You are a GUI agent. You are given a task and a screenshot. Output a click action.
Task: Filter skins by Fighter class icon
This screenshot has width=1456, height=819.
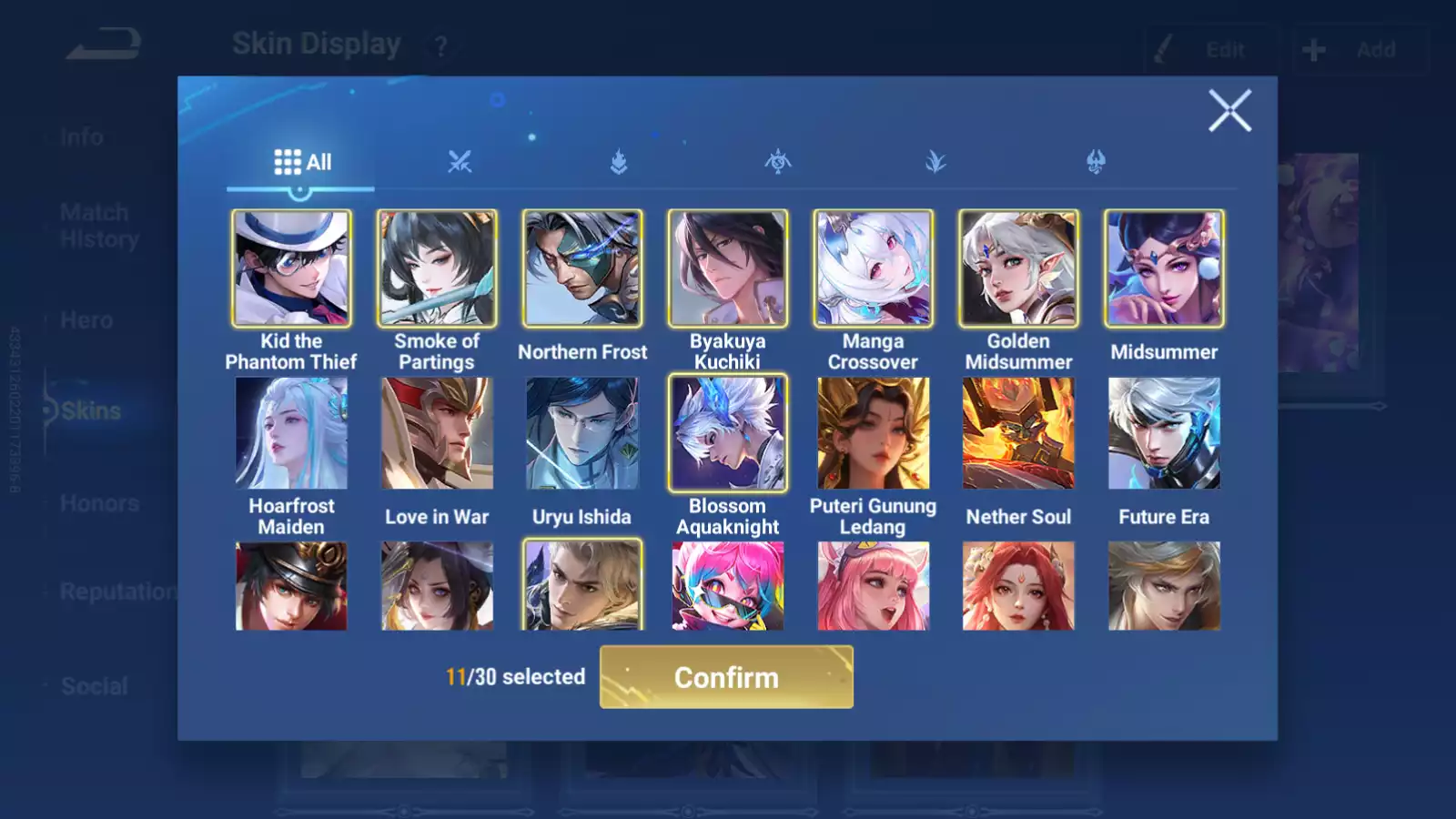(x=462, y=162)
